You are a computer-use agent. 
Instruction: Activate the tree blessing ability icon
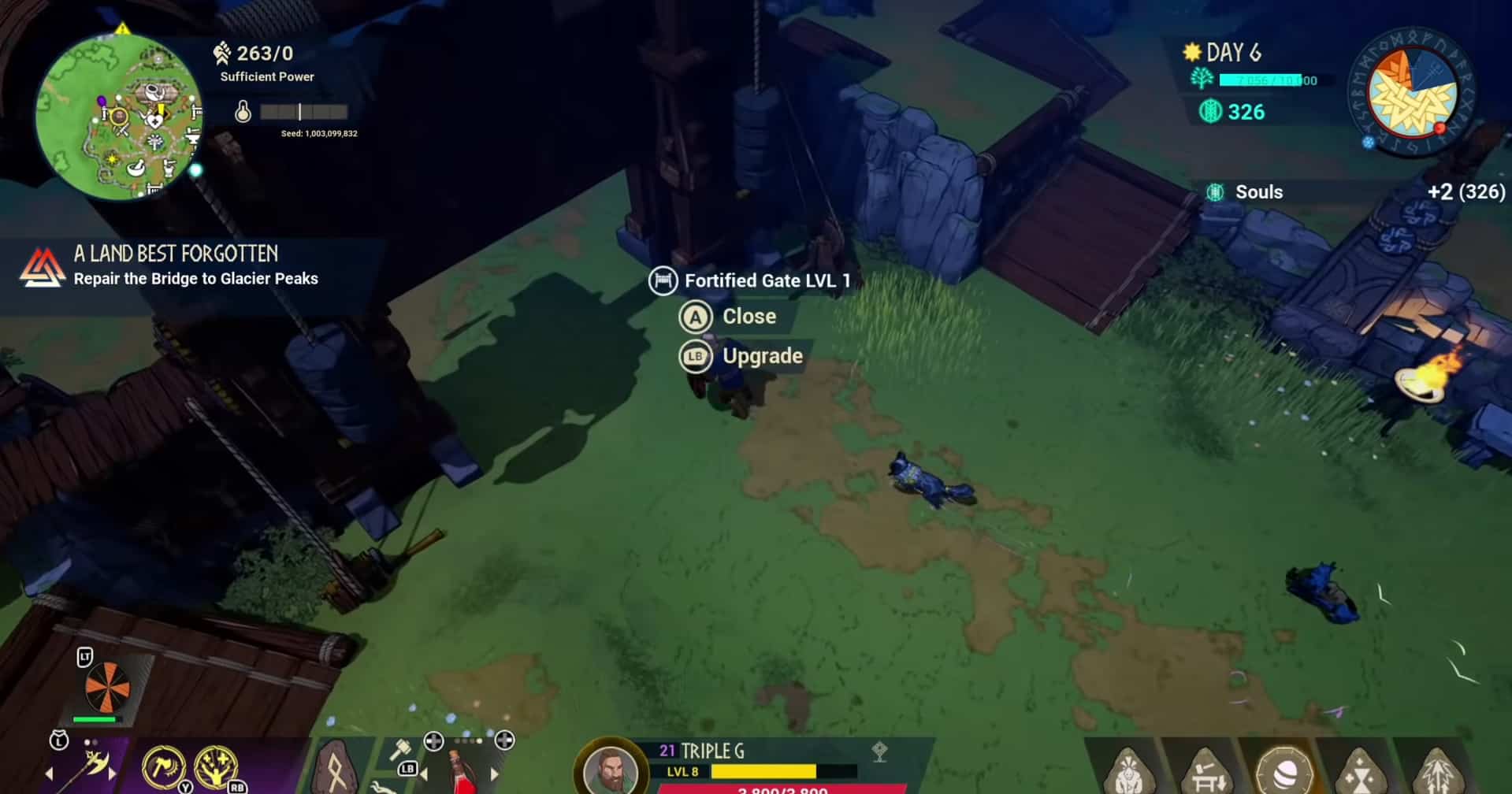(x=214, y=765)
